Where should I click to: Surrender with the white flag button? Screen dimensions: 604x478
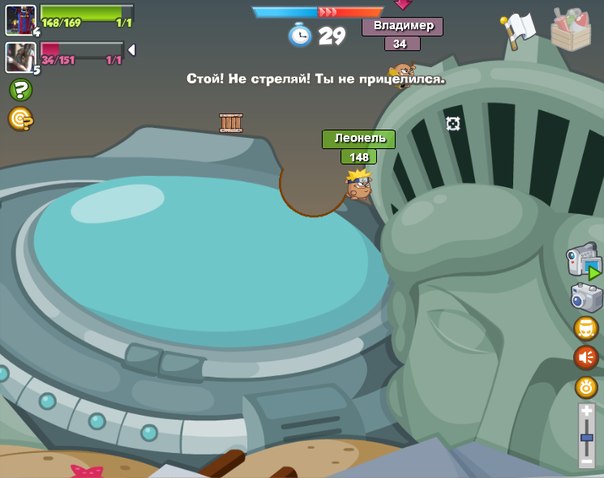(519, 29)
